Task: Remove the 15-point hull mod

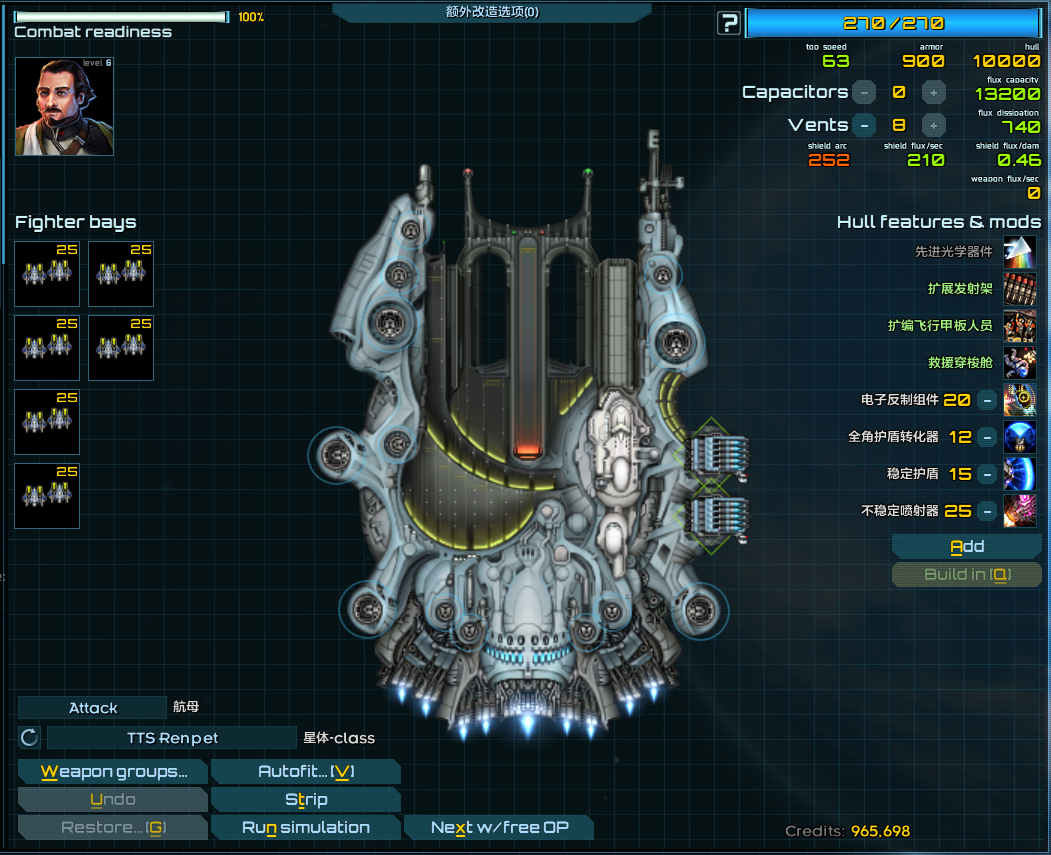Action: tap(986, 474)
